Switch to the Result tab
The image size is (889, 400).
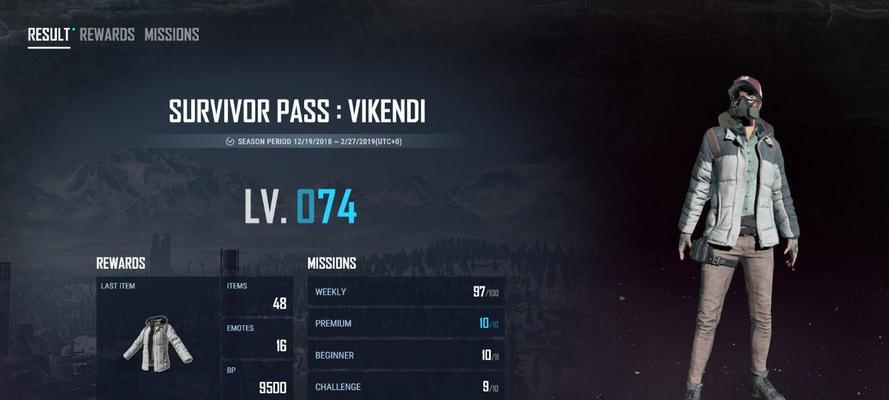coord(47,35)
